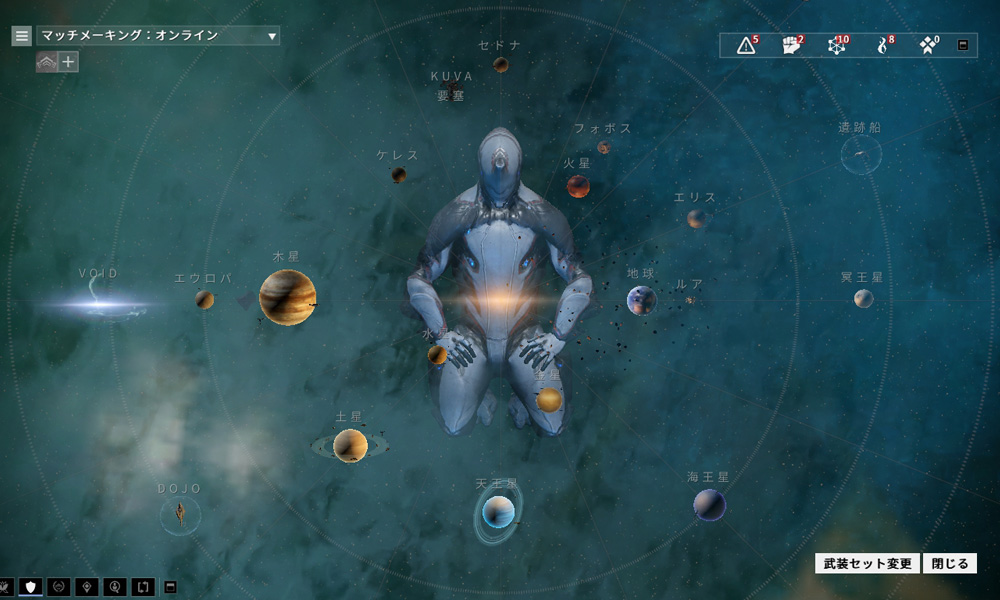The image size is (1000, 600).
Task: Click the 武装セット変更 loadout change button
Action: (x=868, y=564)
